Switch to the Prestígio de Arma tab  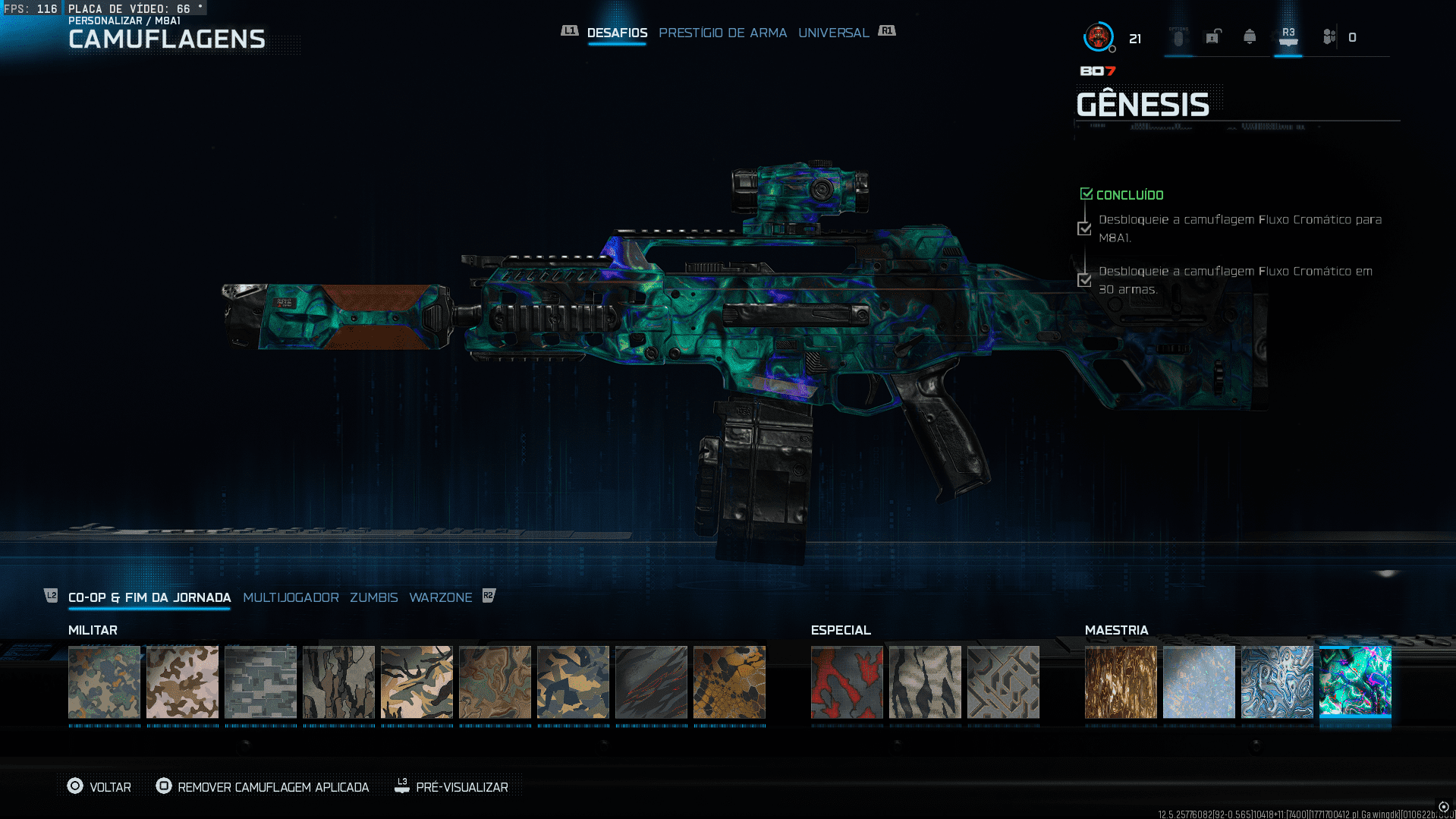(722, 33)
